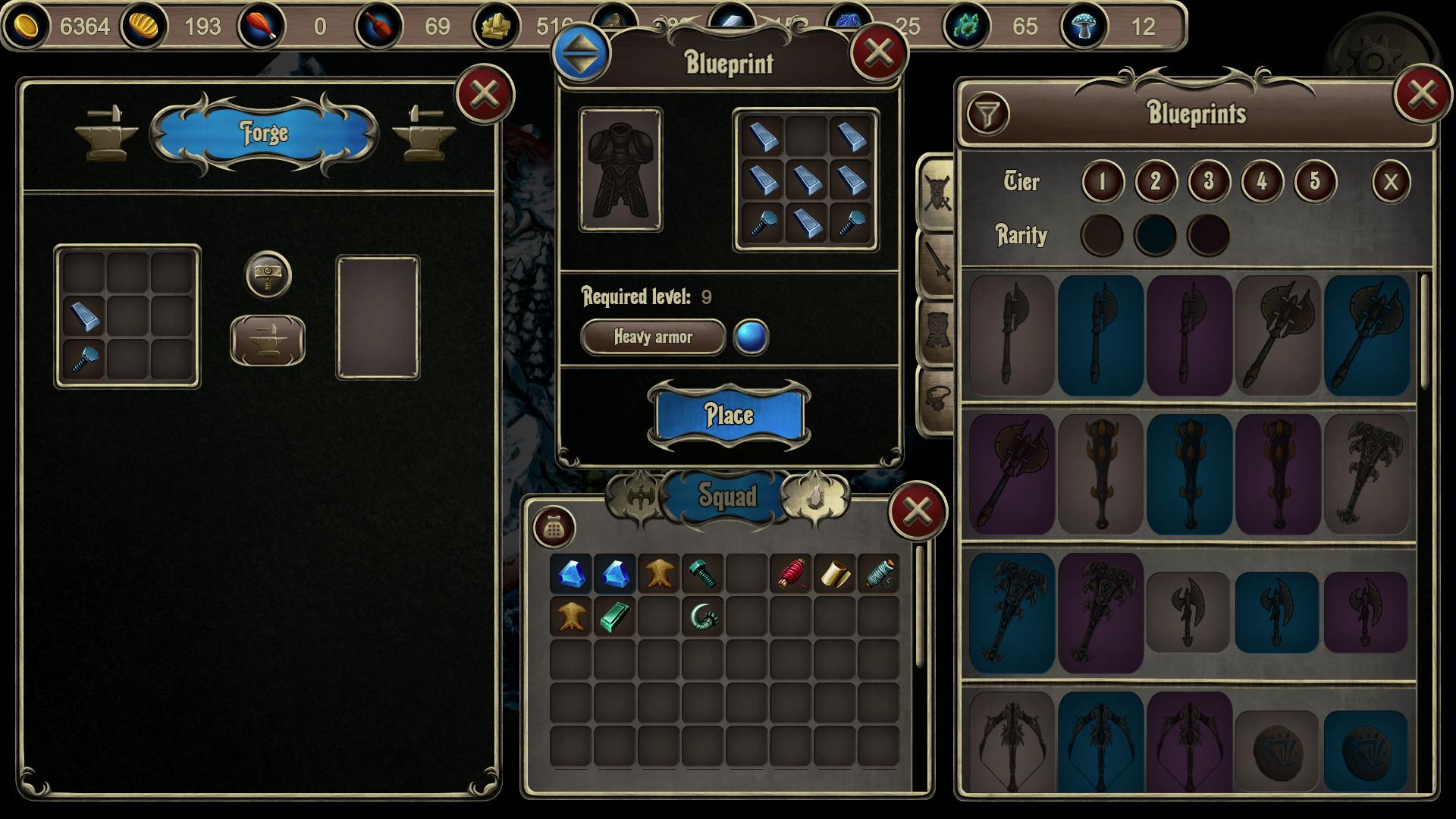The height and width of the screenshot is (819, 1456).
Task: Click the hammer upgrade icon above the anvil
Action: pos(266,276)
